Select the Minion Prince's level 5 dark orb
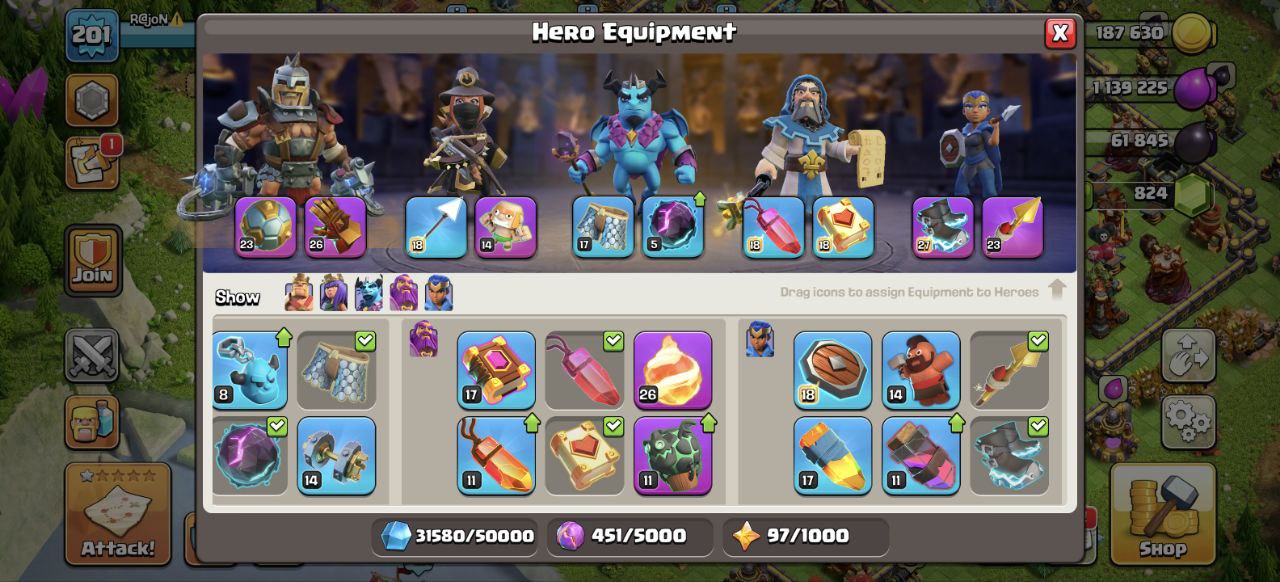 tap(673, 227)
